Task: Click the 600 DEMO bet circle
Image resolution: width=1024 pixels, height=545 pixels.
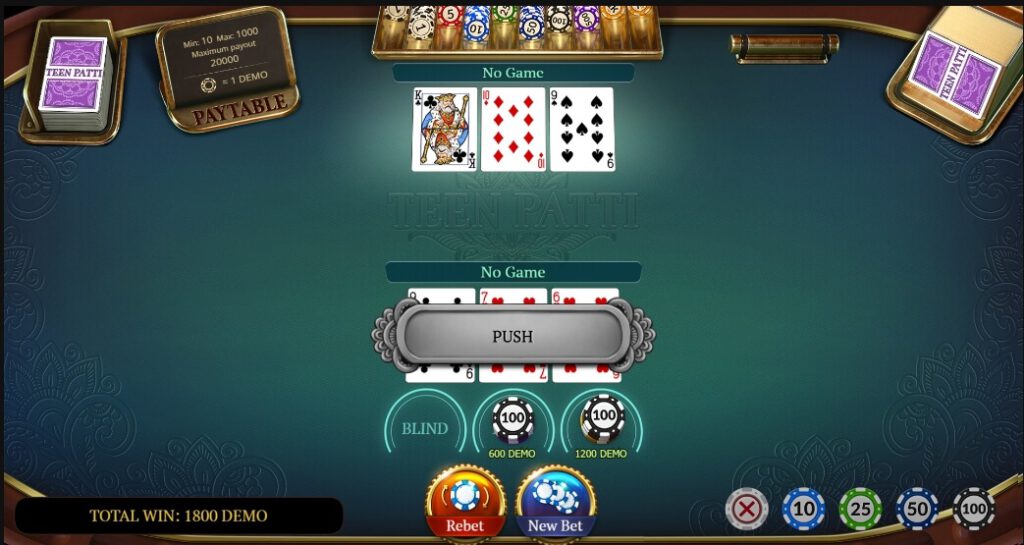Action: pos(513,420)
